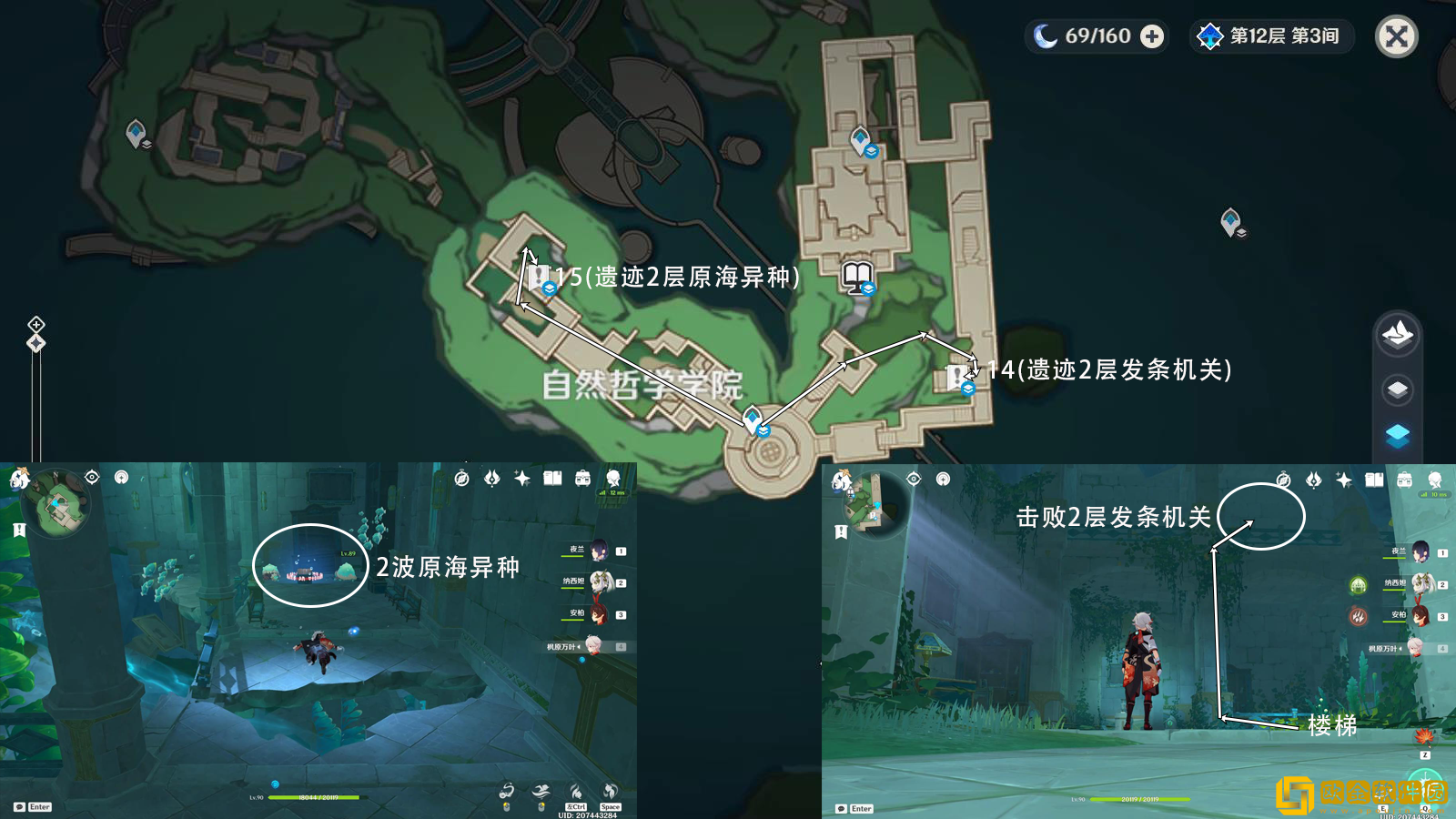
Task: Click the wish star icon
Action: coord(521,479)
